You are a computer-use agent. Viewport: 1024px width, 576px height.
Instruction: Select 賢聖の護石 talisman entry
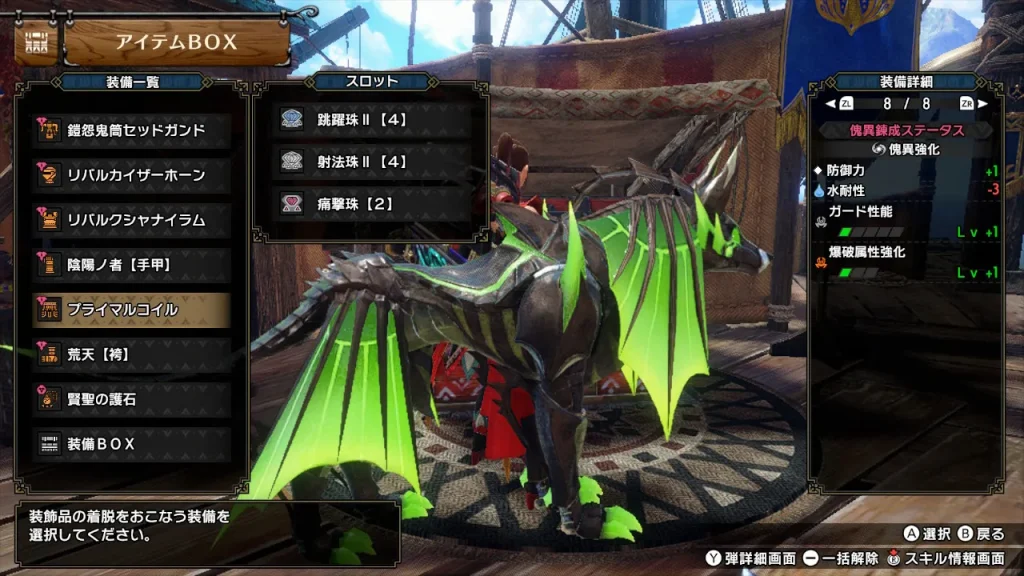coord(132,399)
